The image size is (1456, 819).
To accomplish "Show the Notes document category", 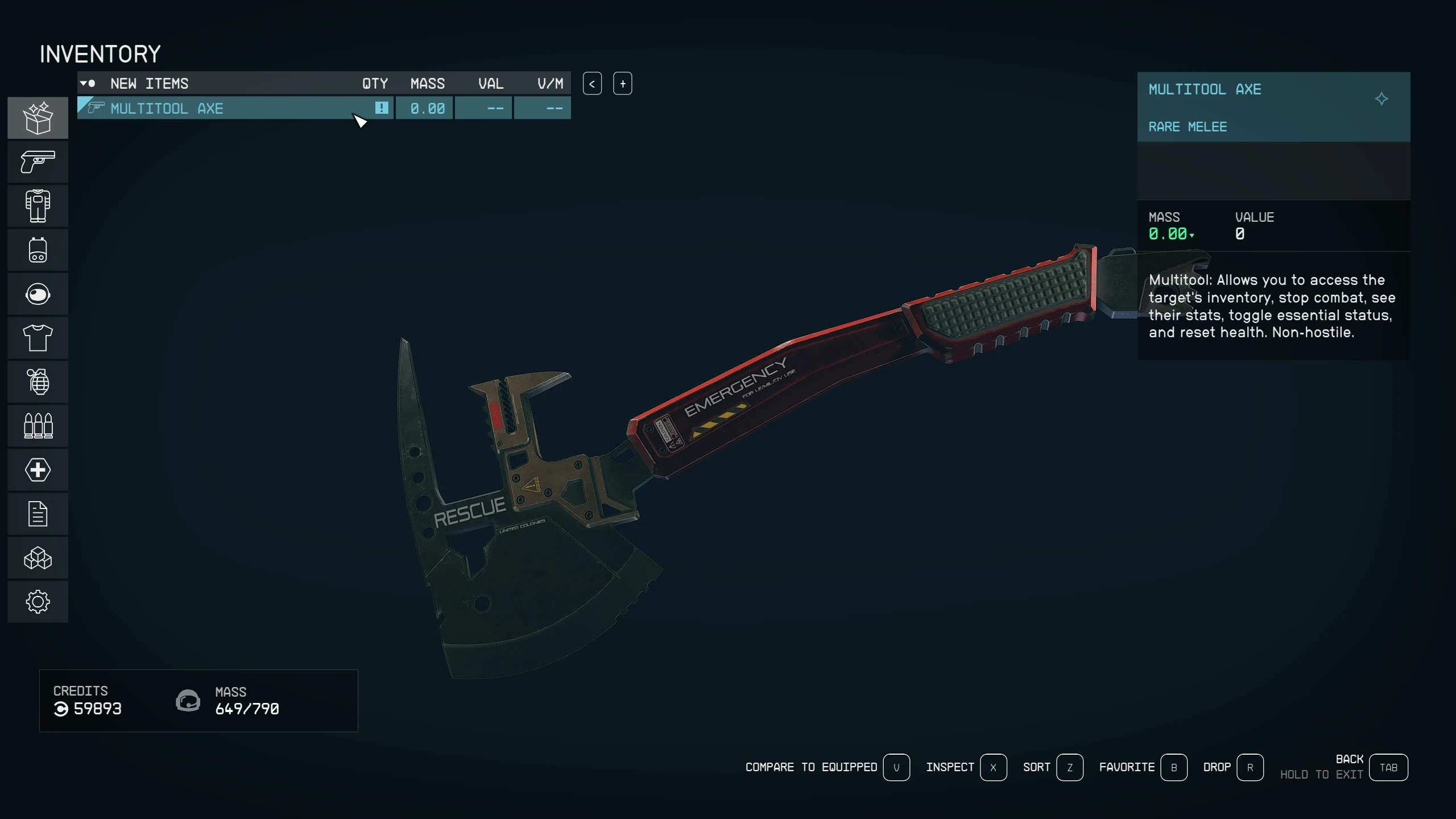I will click(38, 514).
